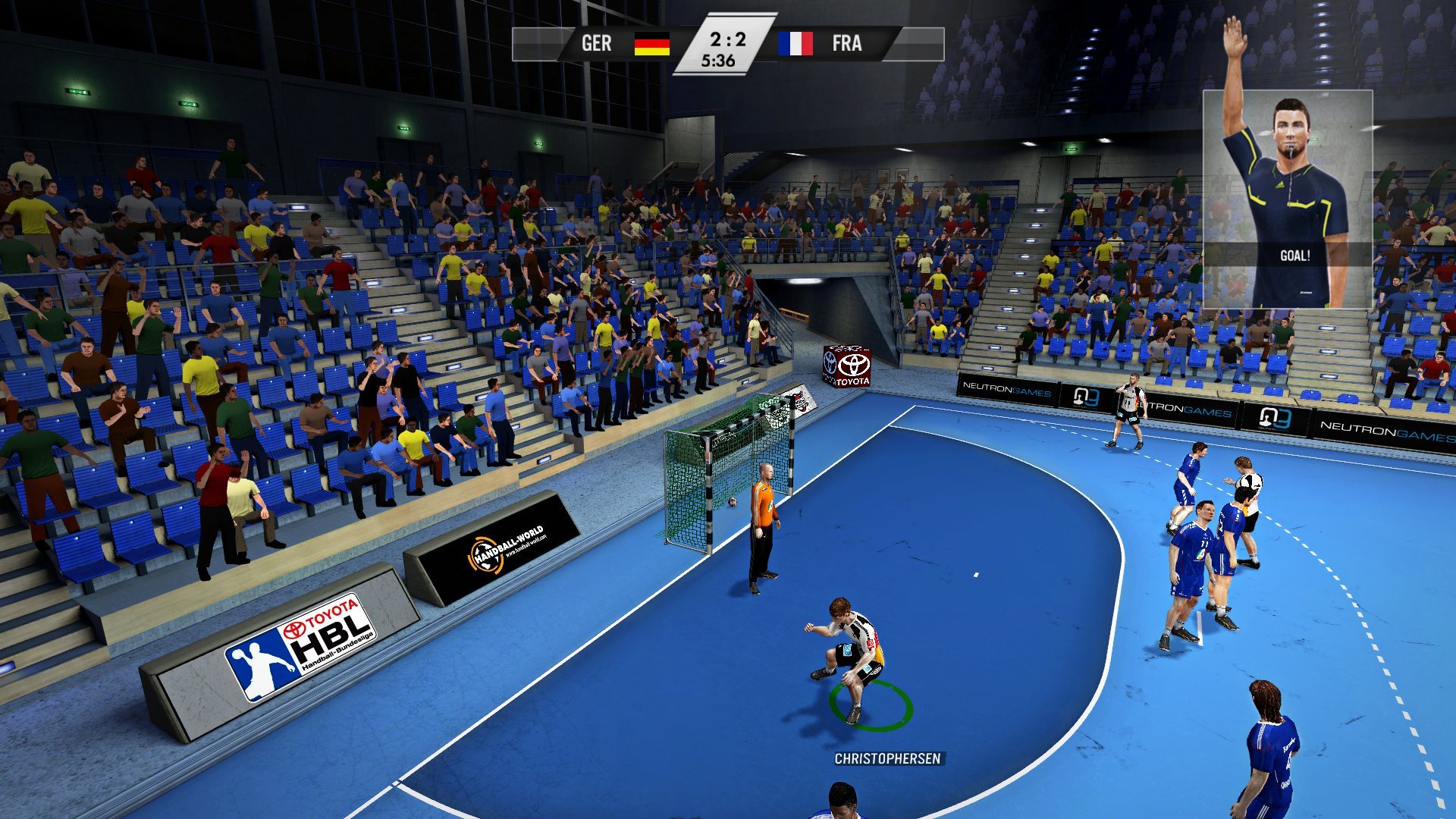Click the CHRISTOPHERSEN player name label
Screen dimensions: 1456x819
click(x=887, y=758)
